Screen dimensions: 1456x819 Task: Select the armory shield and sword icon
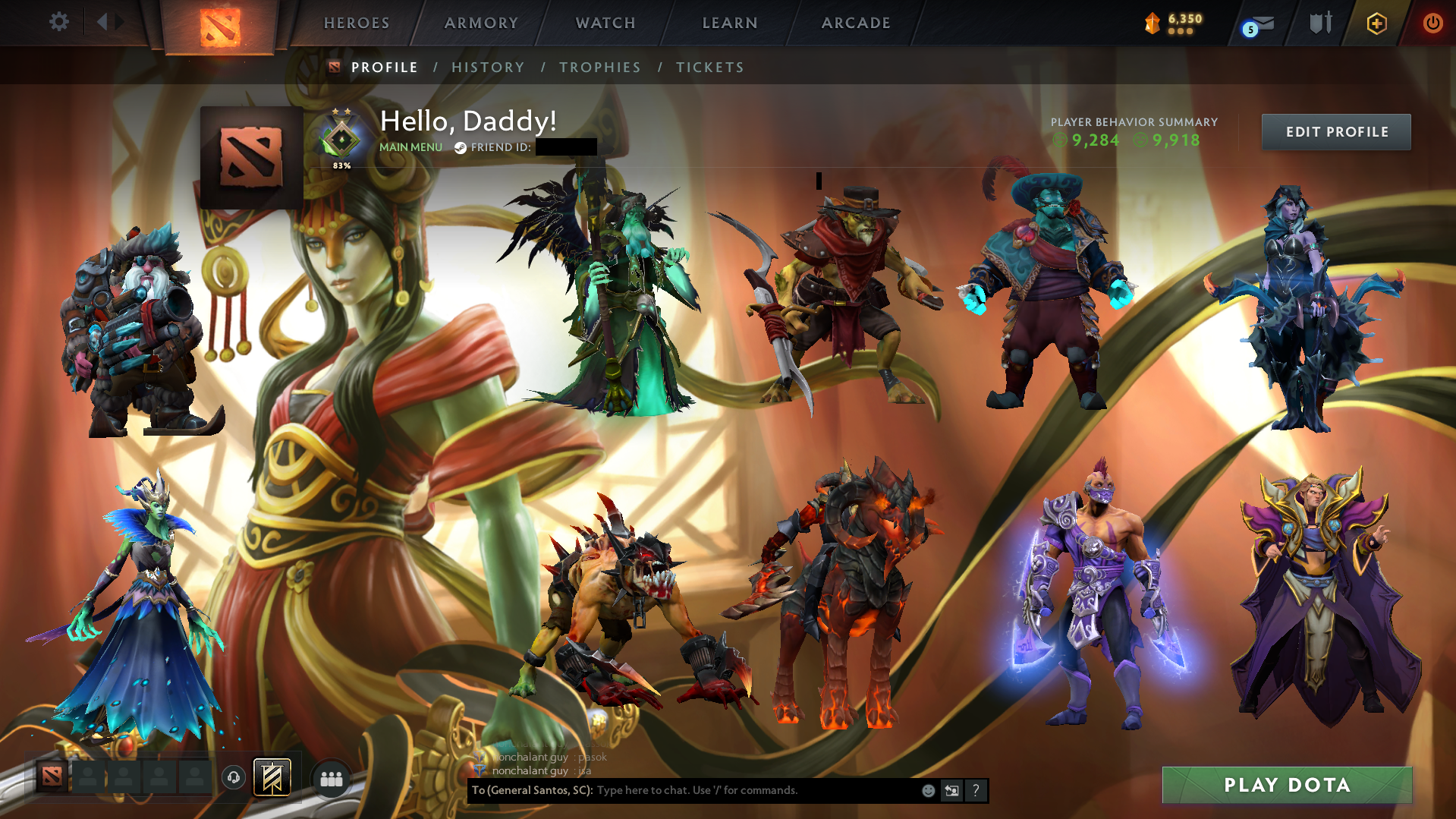click(1320, 23)
